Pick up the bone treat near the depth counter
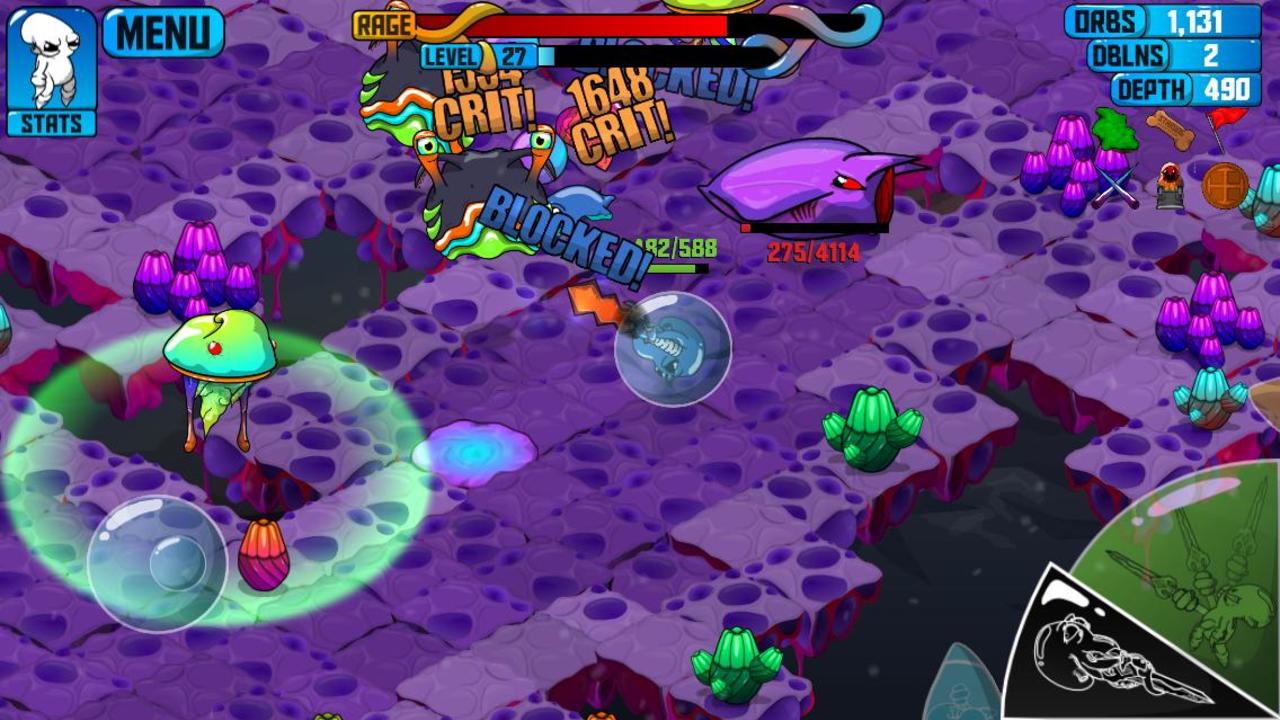 [1170, 128]
